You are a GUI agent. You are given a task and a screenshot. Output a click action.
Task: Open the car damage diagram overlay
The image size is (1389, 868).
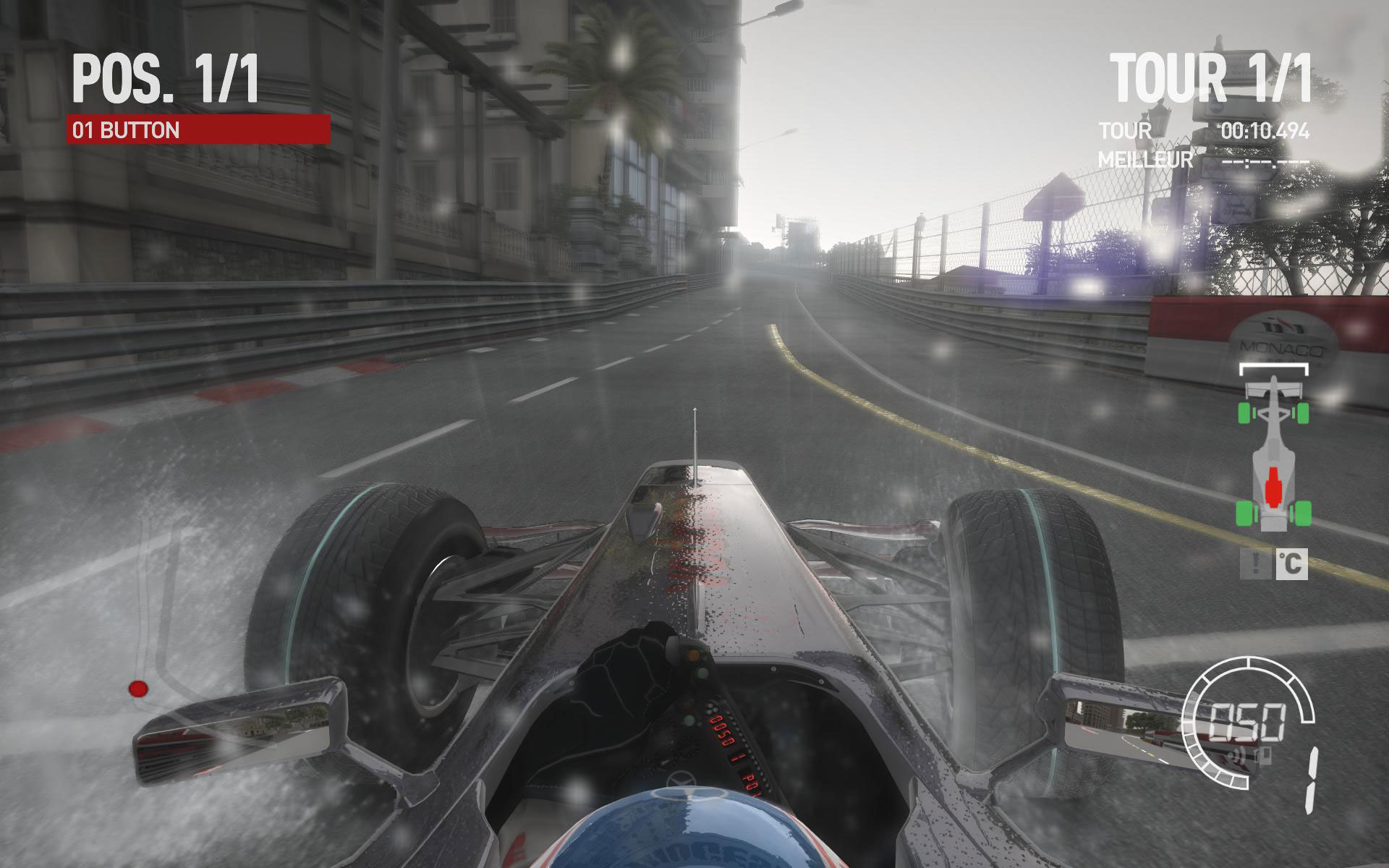pos(1273,456)
